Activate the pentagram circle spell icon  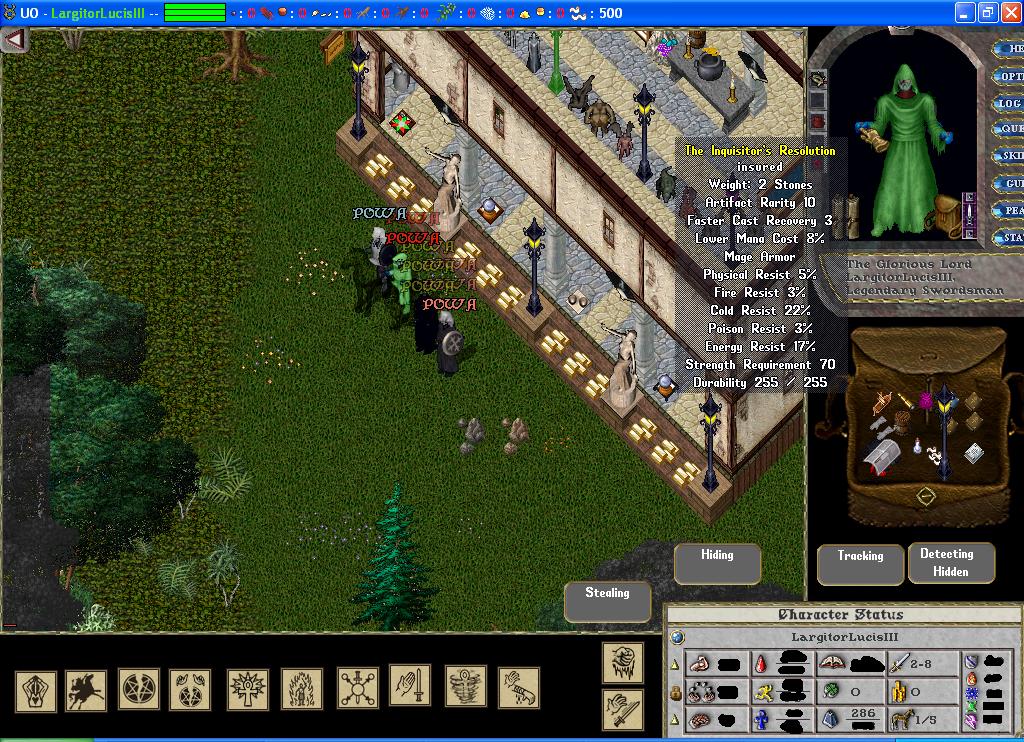(x=139, y=689)
